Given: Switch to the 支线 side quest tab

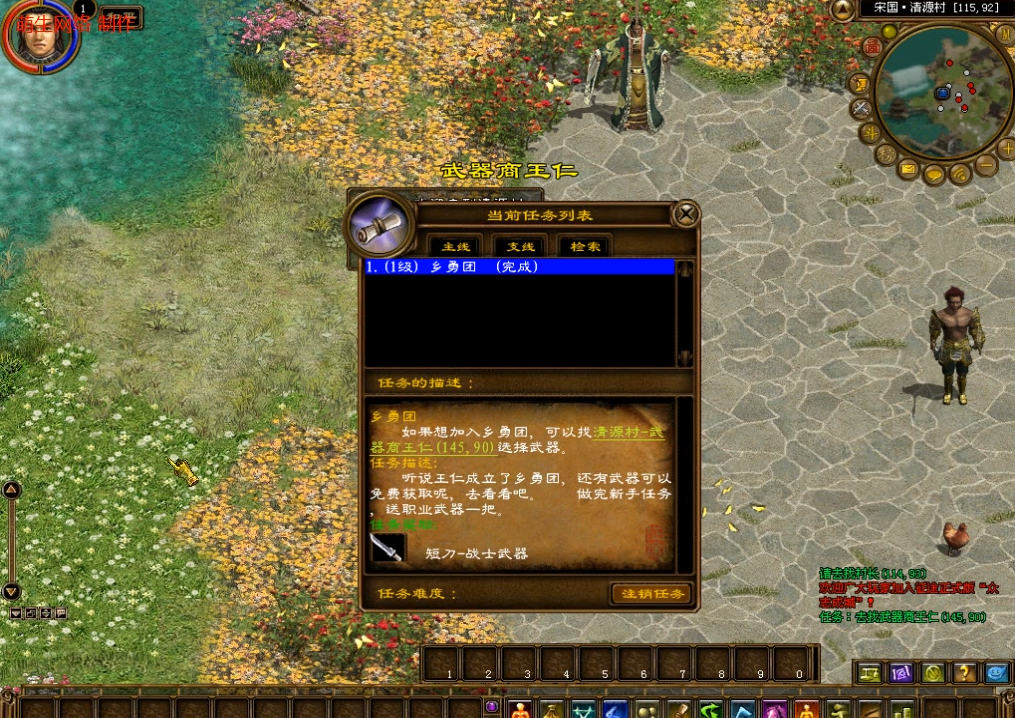Looking at the screenshot, I should 520,246.
